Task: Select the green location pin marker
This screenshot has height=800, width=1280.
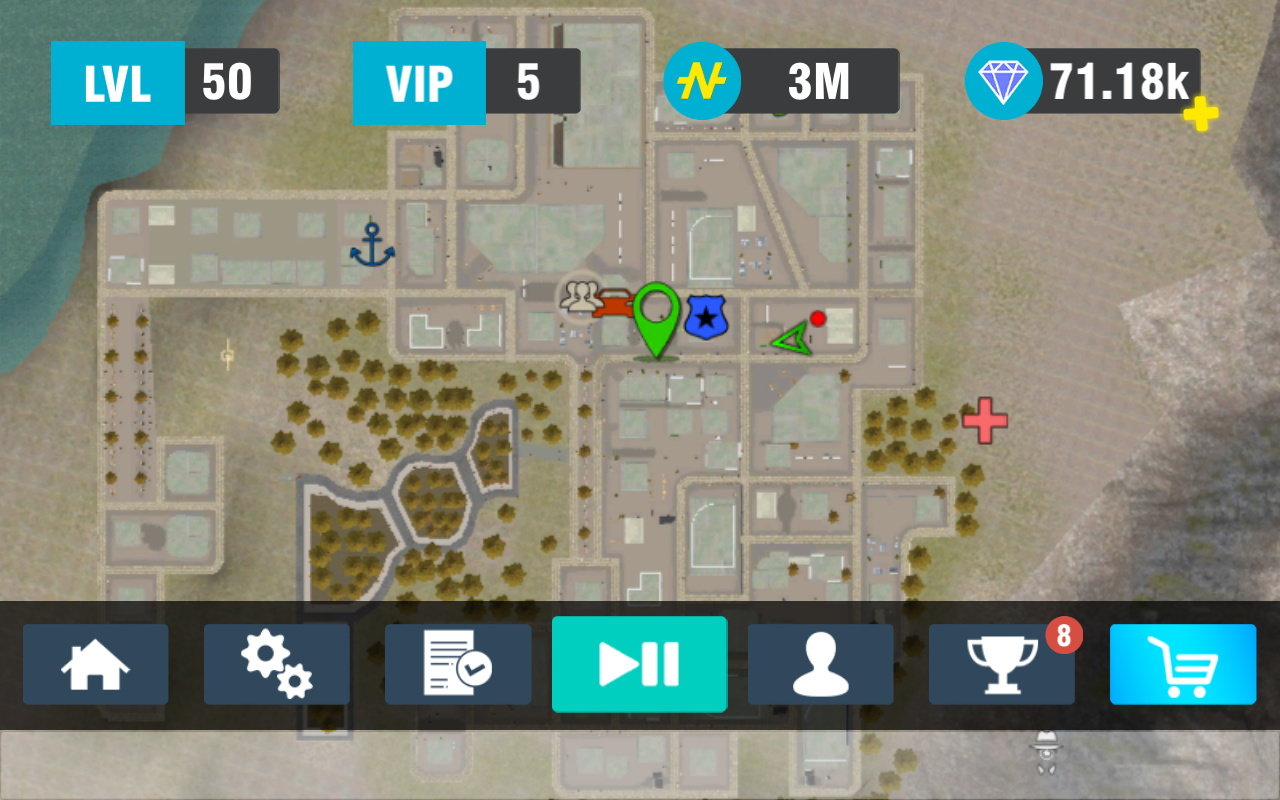Action: point(656,318)
